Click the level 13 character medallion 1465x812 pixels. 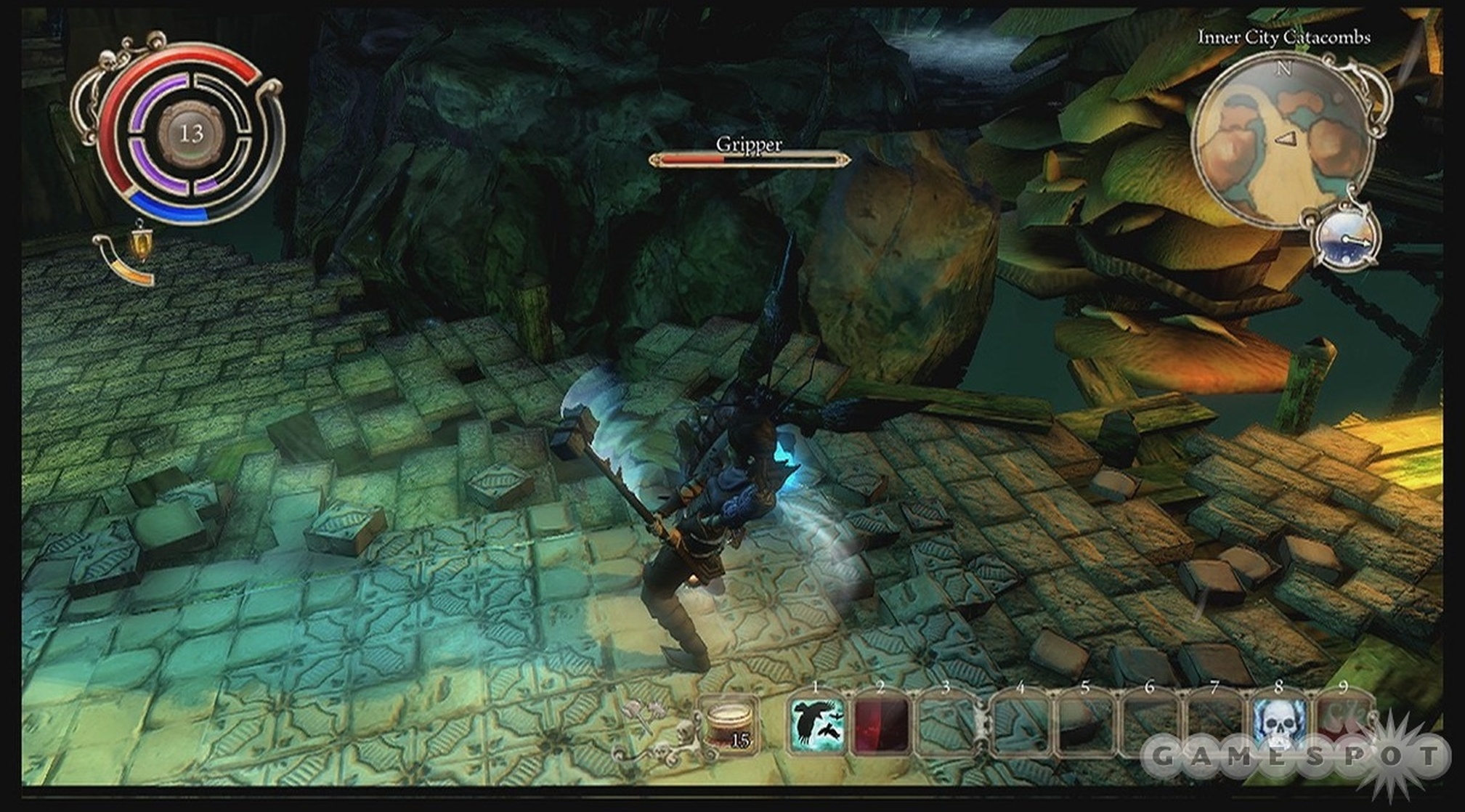point(191,133)
